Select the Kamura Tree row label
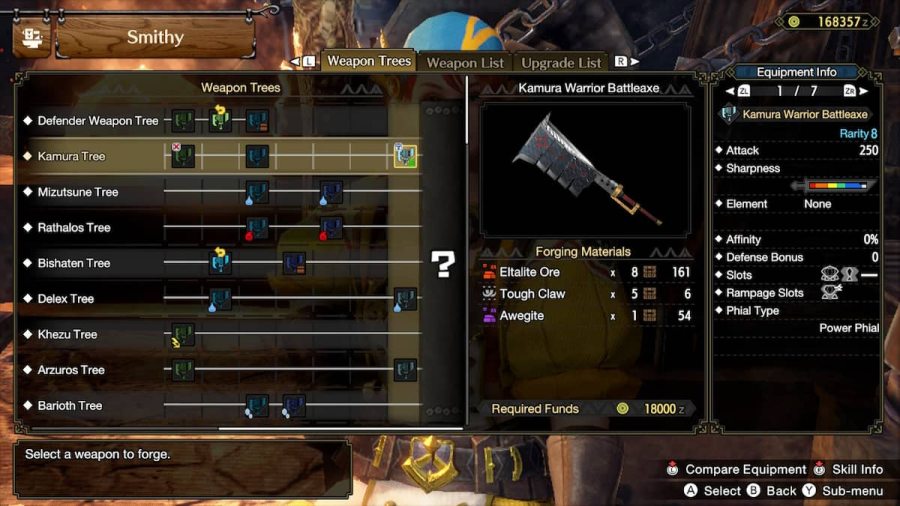900x506 pixels. click(x=71, y=157)
